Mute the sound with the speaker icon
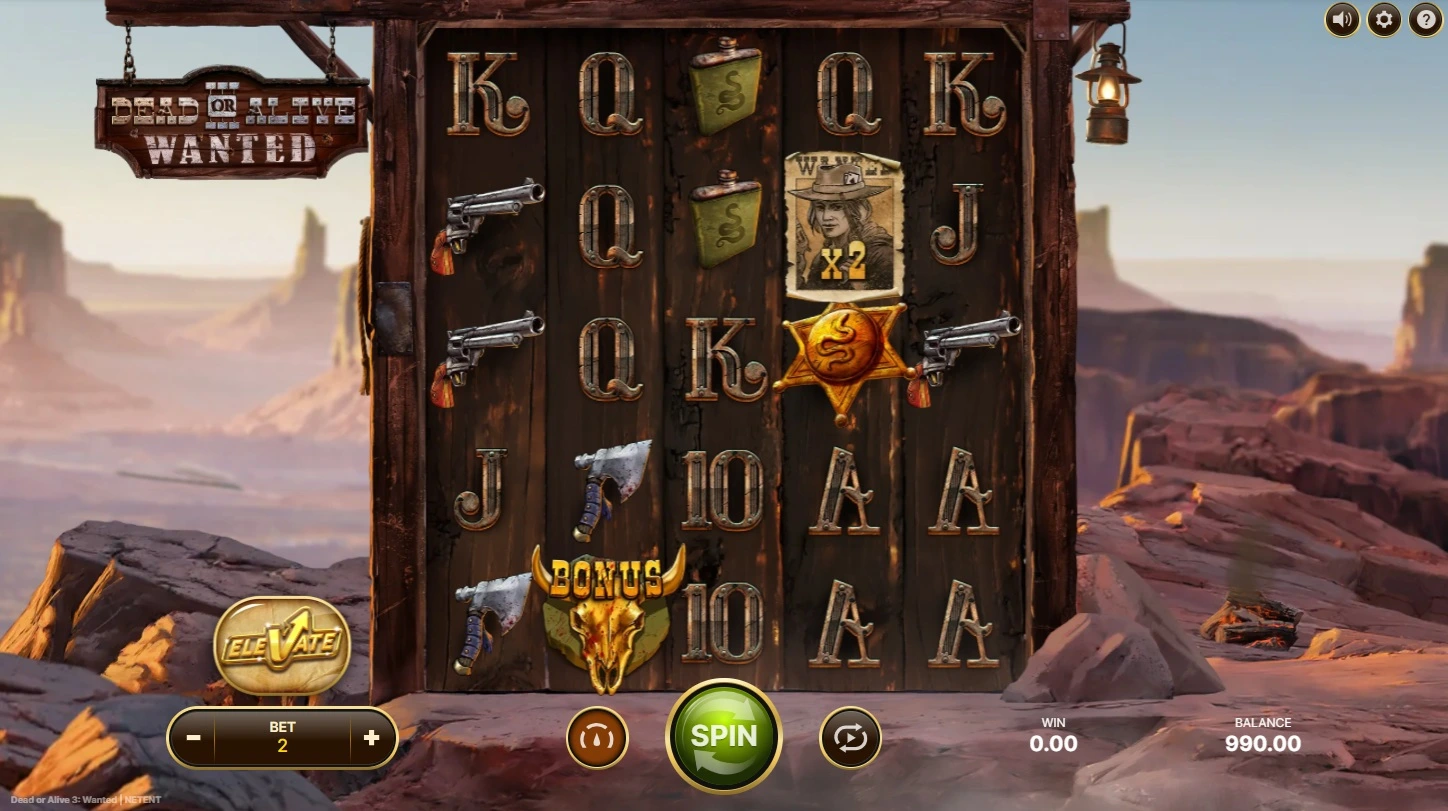 tap(1342, 19)
